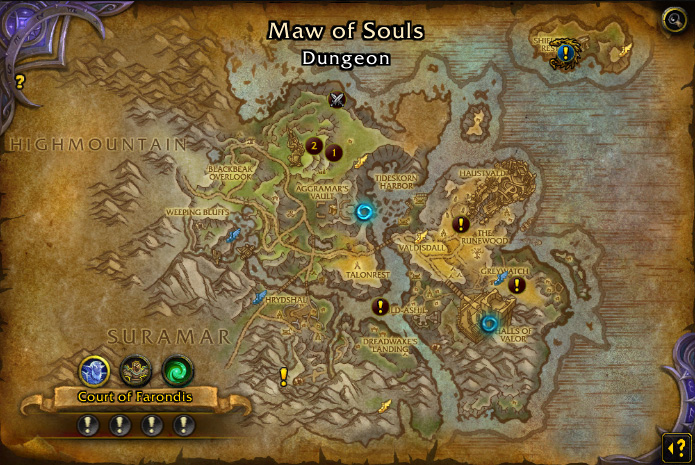Select the yellow exclamation quest marker south of Hrydshal
This screenshot has width=695, height=465.
(283, 376)
